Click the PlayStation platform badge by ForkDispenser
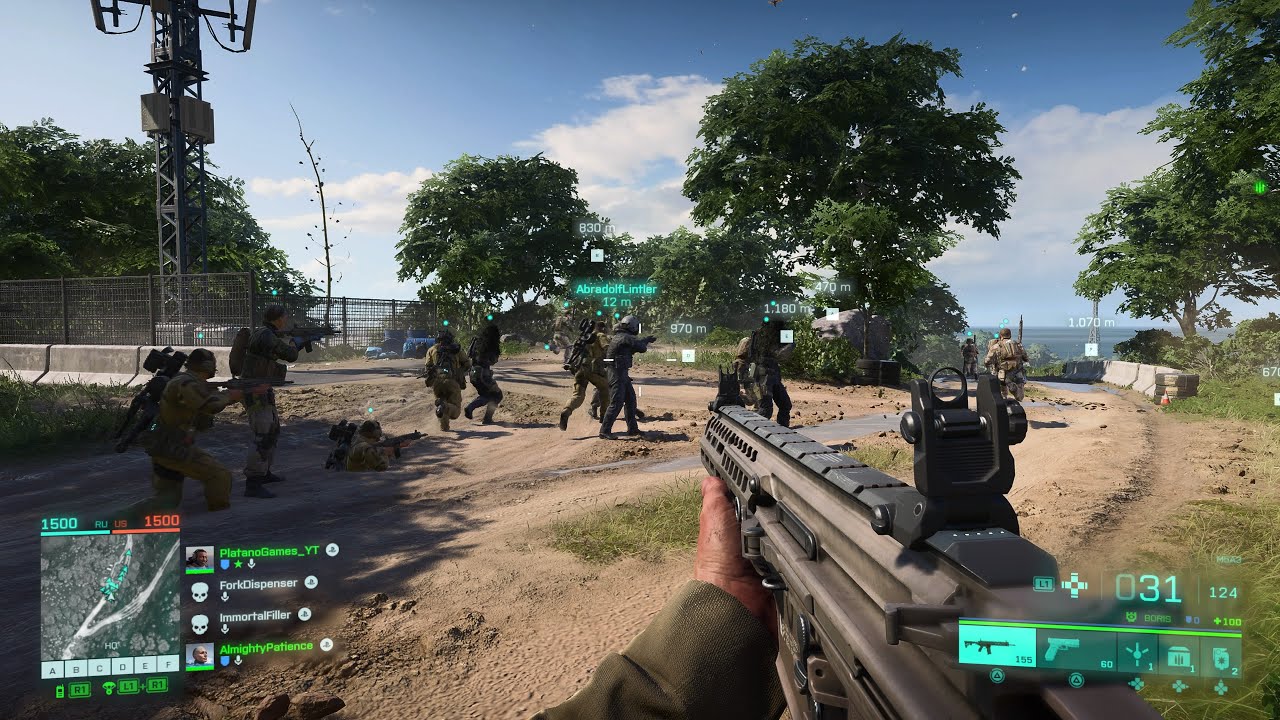Image resolution: width=1280 pixels, height=720 pixels. [x=310, y=583]
